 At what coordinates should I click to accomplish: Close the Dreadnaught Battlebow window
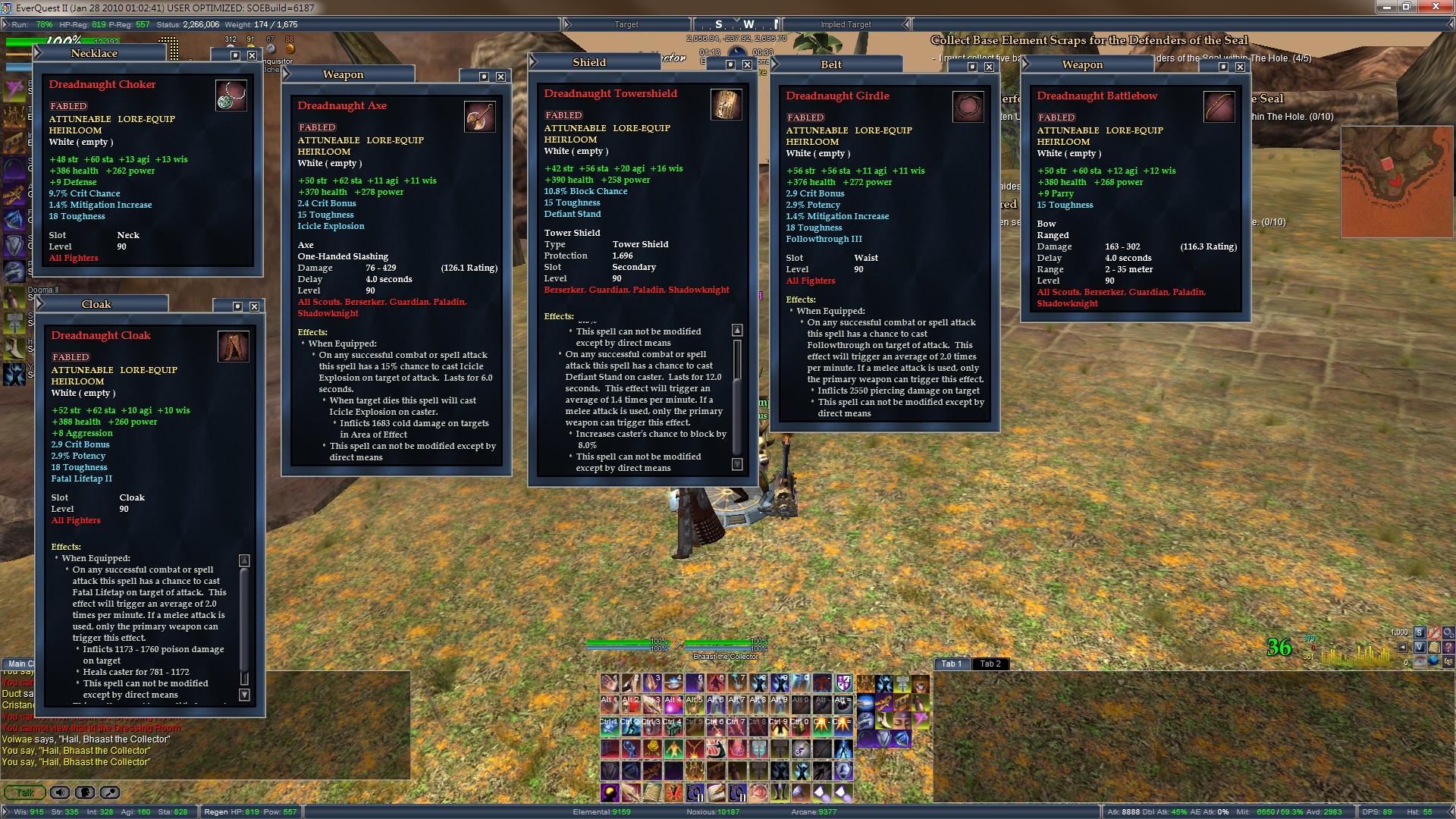[x=1240, y=67]
